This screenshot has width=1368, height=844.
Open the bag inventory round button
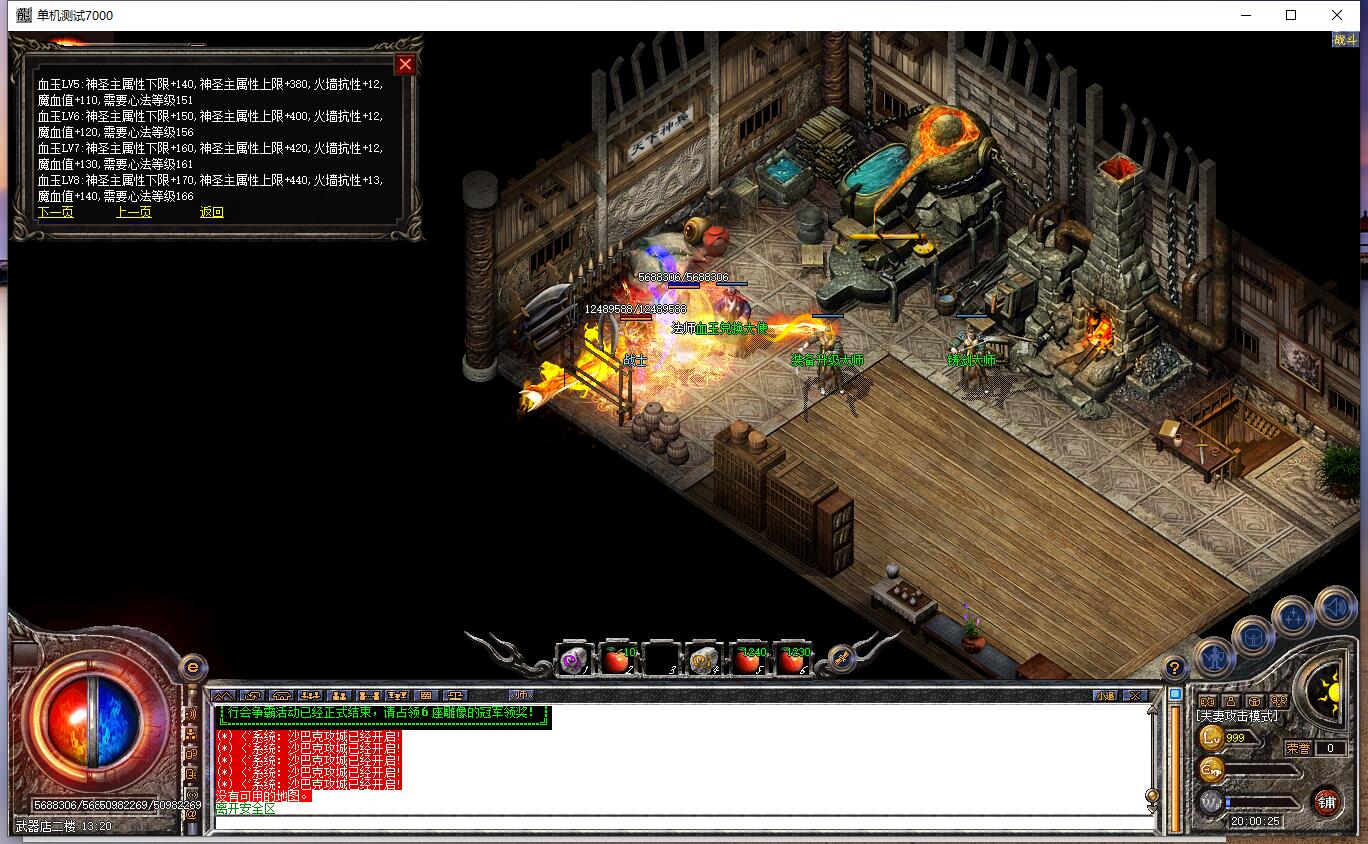(1252, 636)
